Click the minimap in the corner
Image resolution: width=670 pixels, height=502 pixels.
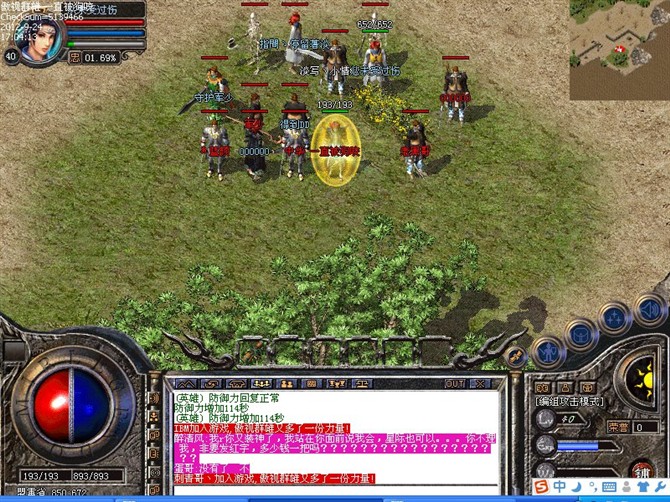pos(619,35)
